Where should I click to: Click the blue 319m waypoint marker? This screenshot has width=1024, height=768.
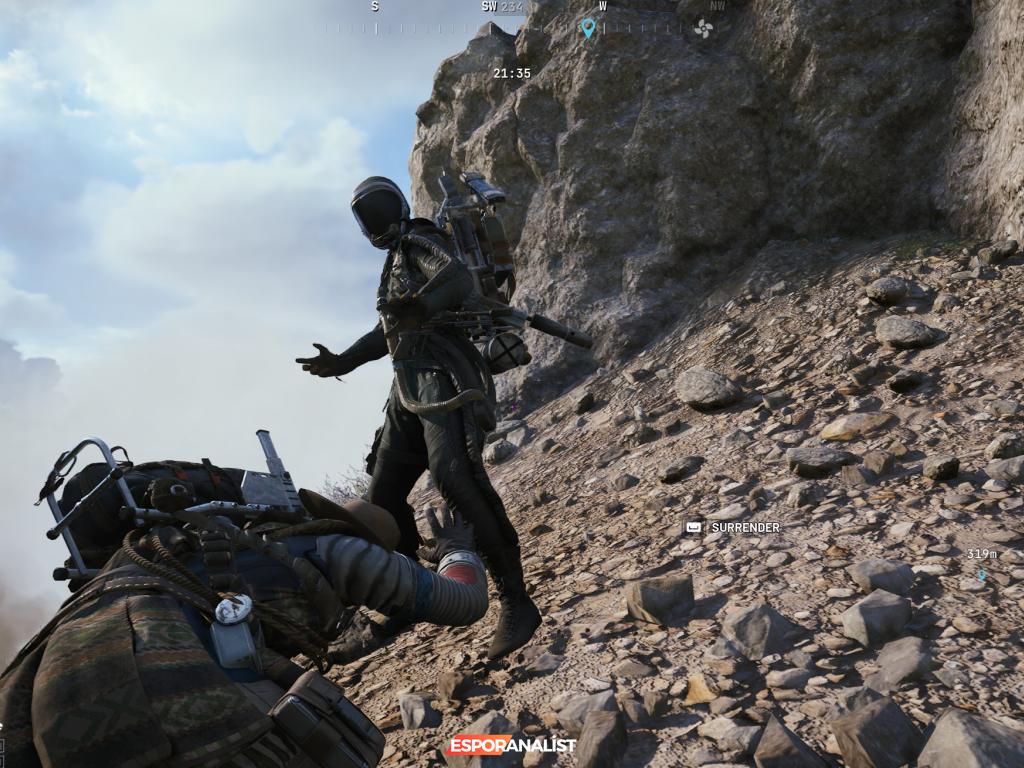click(982, 574)
